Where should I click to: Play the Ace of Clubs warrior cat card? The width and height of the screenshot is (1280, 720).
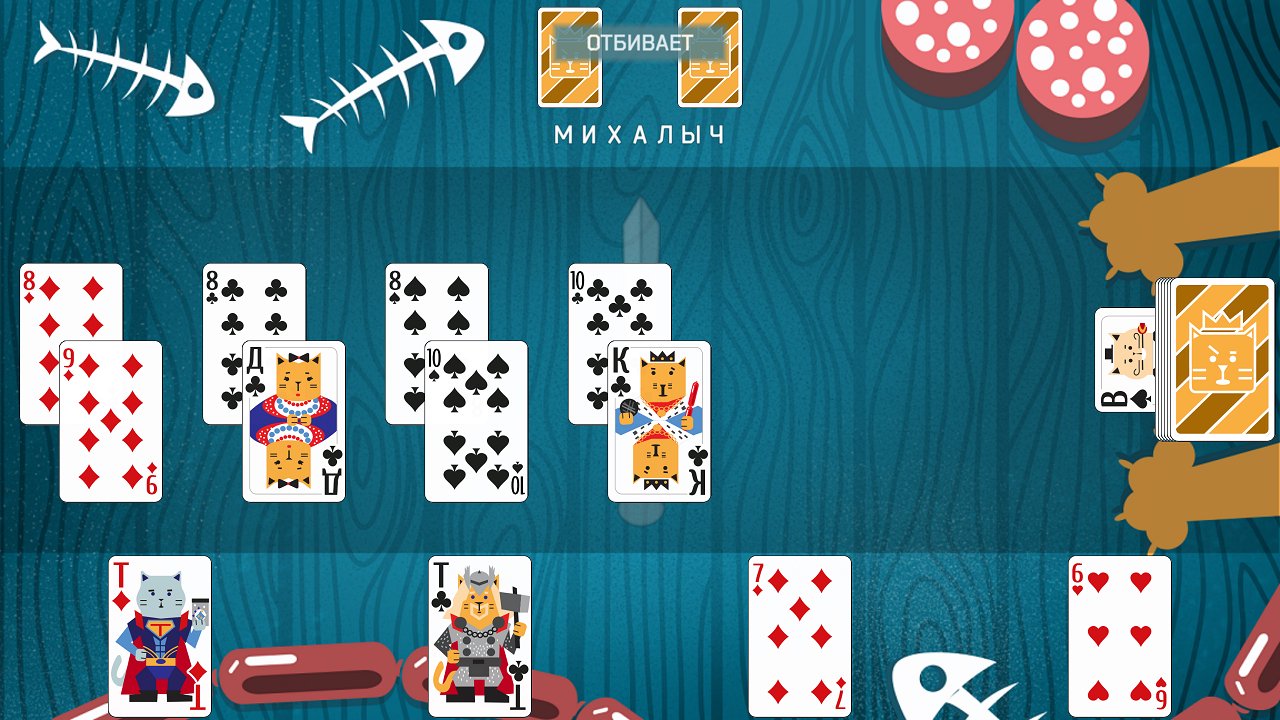pos(478,640)
